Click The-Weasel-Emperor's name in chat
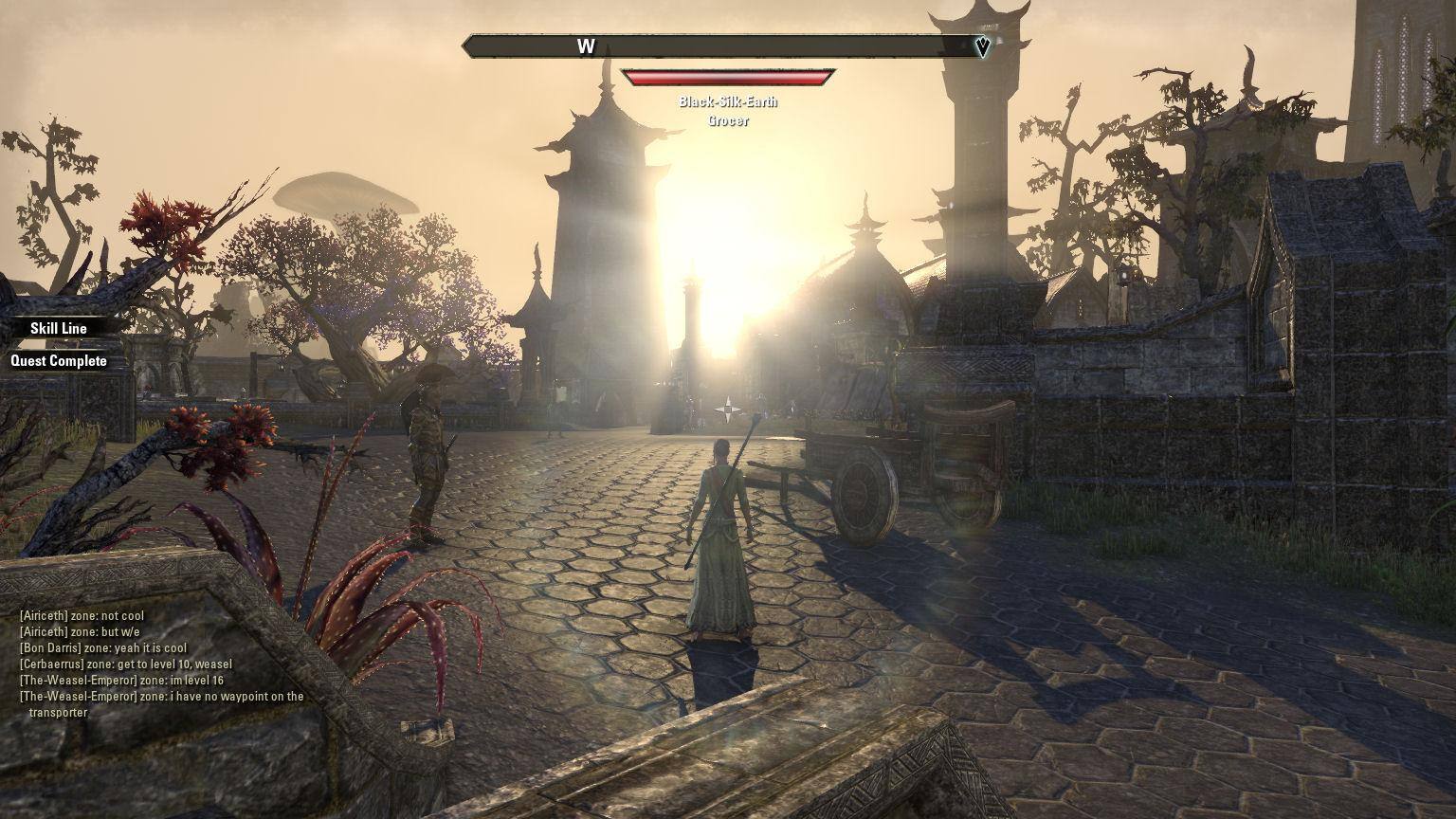This screenshot has height=819, width=1456. tap(79, 681)
